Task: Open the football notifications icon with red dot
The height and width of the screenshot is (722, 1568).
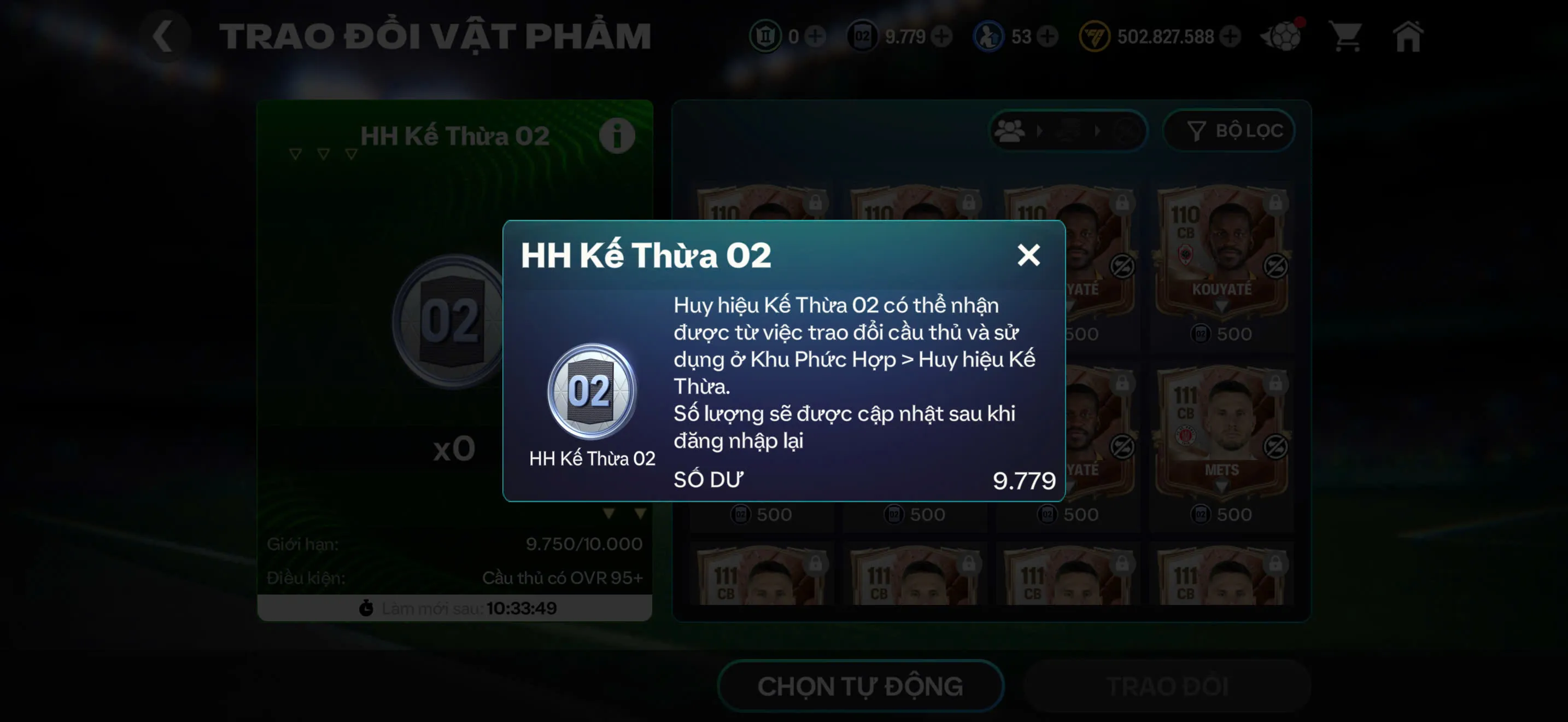Action: 1282,38
